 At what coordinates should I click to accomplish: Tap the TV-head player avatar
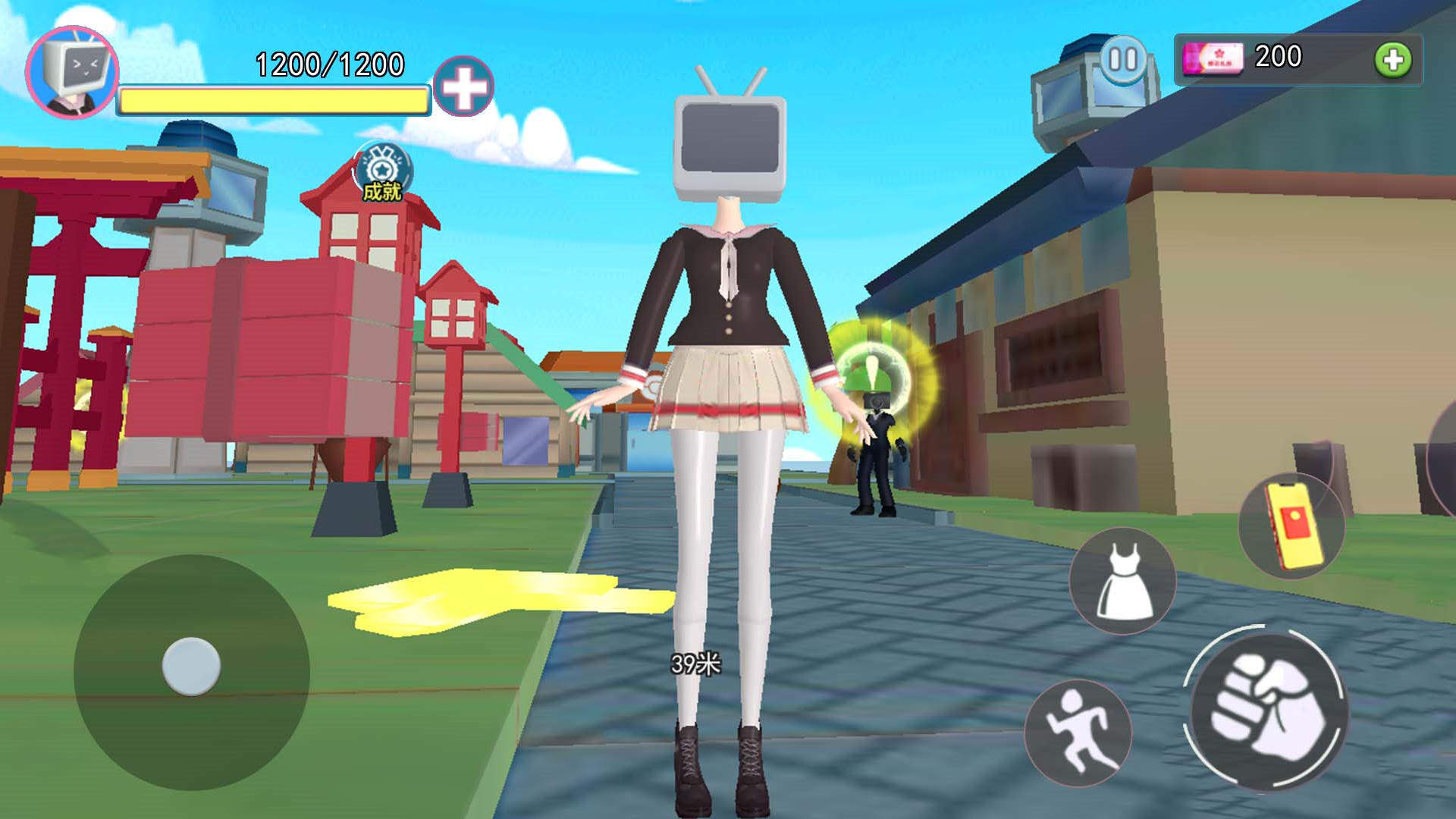72,72
